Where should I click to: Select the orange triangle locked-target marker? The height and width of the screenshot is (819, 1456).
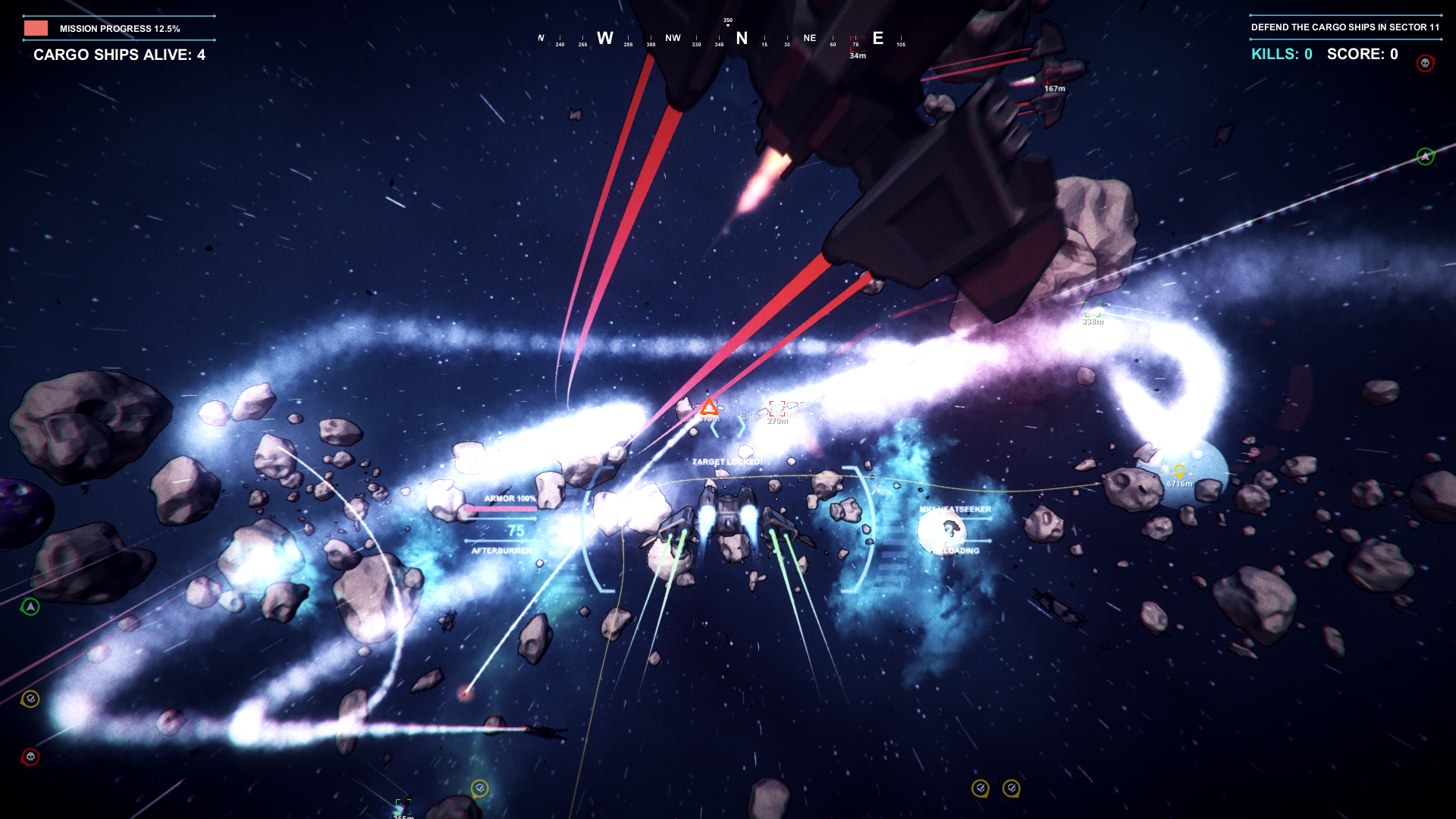708,407
